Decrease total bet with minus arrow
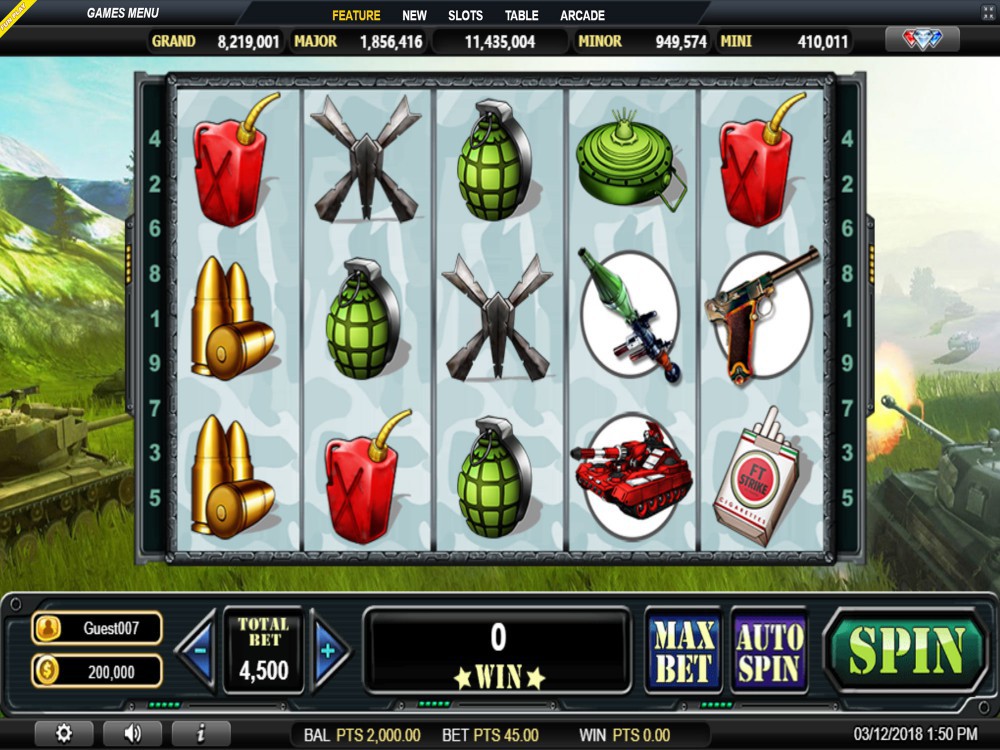The height and width of the screenshot is (750, 1000). pyautogui.click(x=200, y=650)
